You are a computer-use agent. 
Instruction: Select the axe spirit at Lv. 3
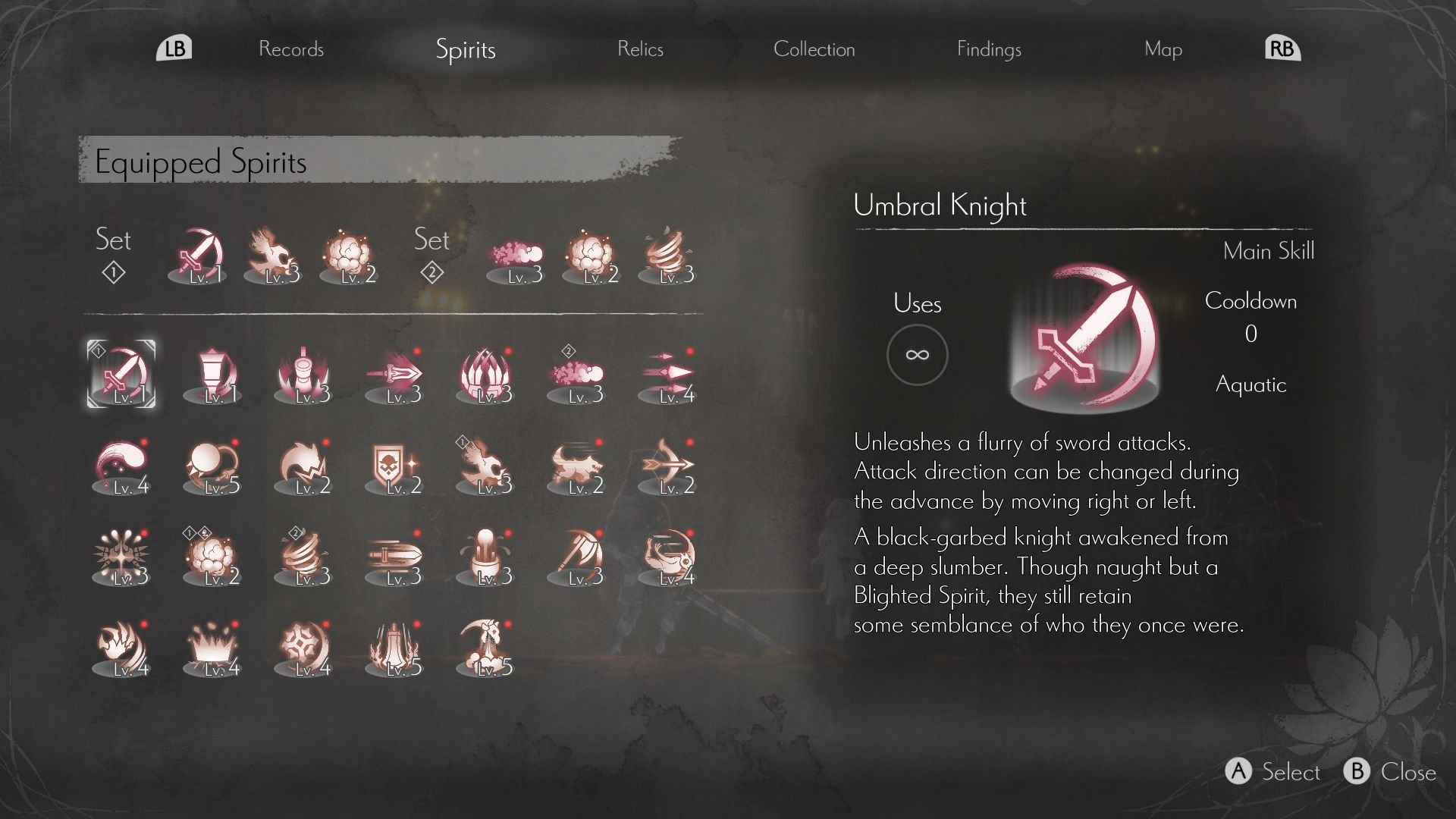(x=576, y=557)
